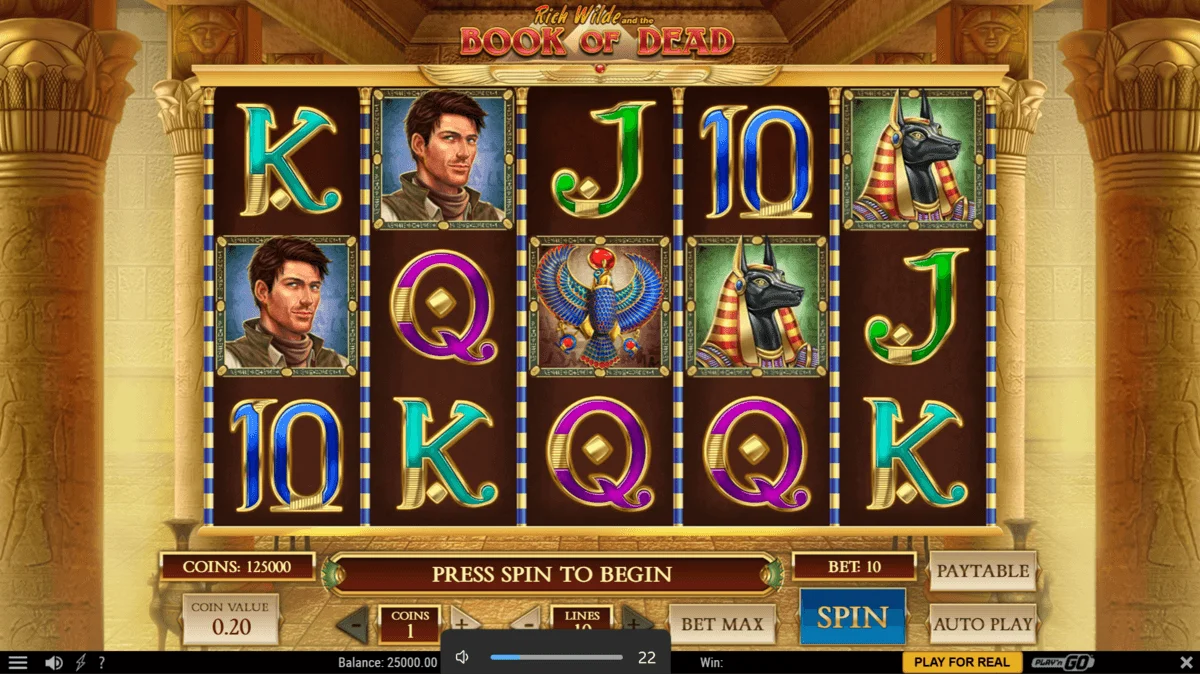Open help with the question mark
The image size is (1200, 674).
click(101, 663)
